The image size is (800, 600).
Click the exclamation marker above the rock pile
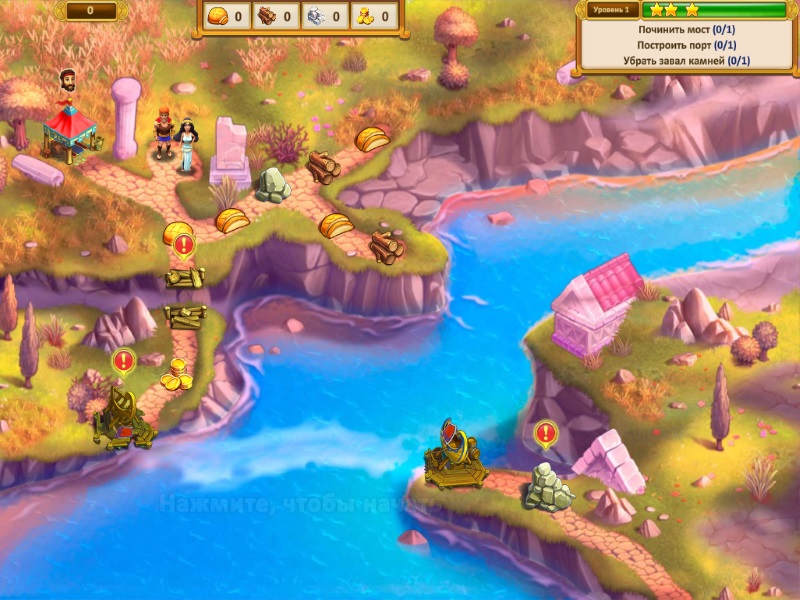(545, 433)
